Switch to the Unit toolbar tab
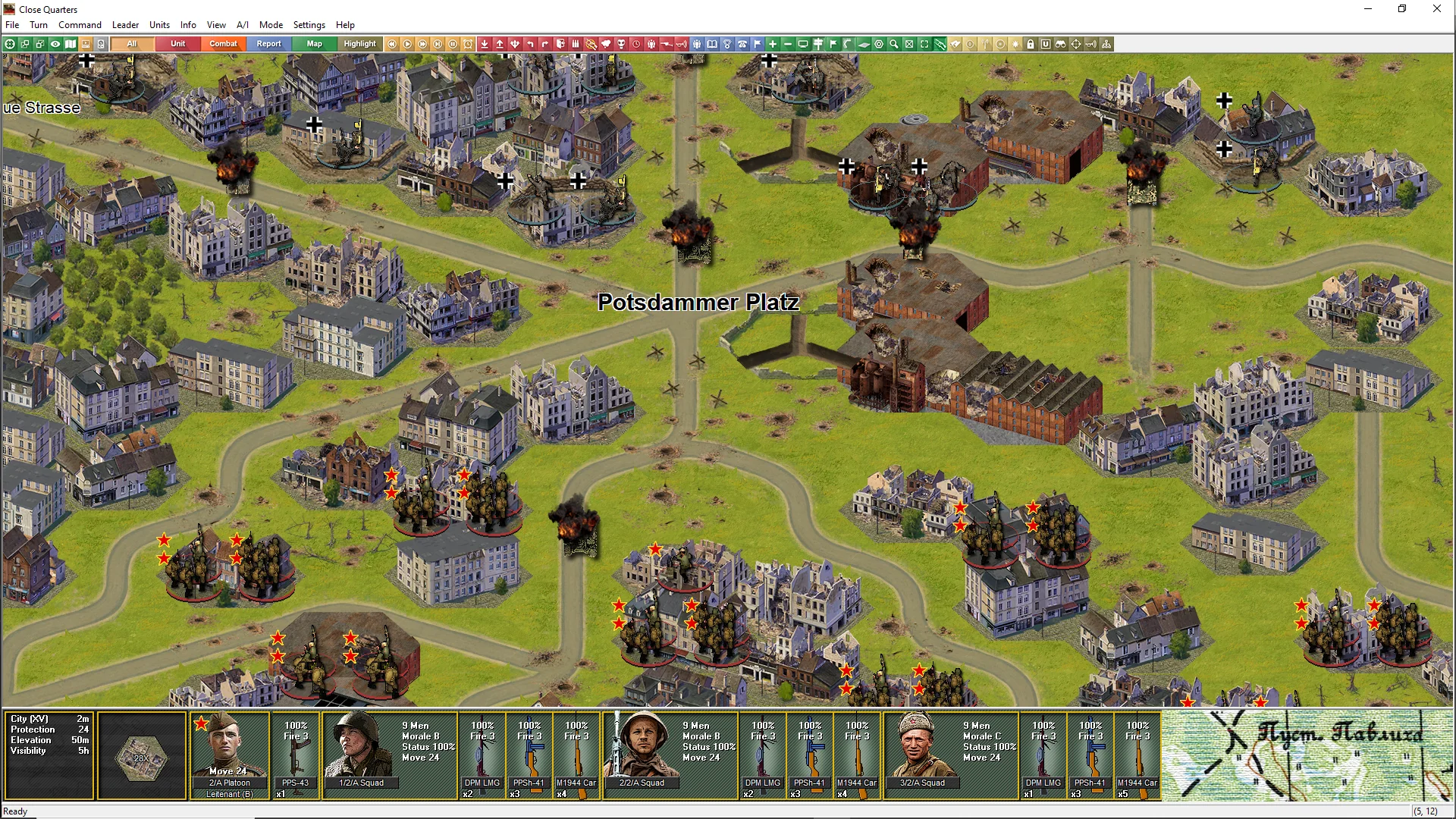1456x819 pixels. coord(177,44)
